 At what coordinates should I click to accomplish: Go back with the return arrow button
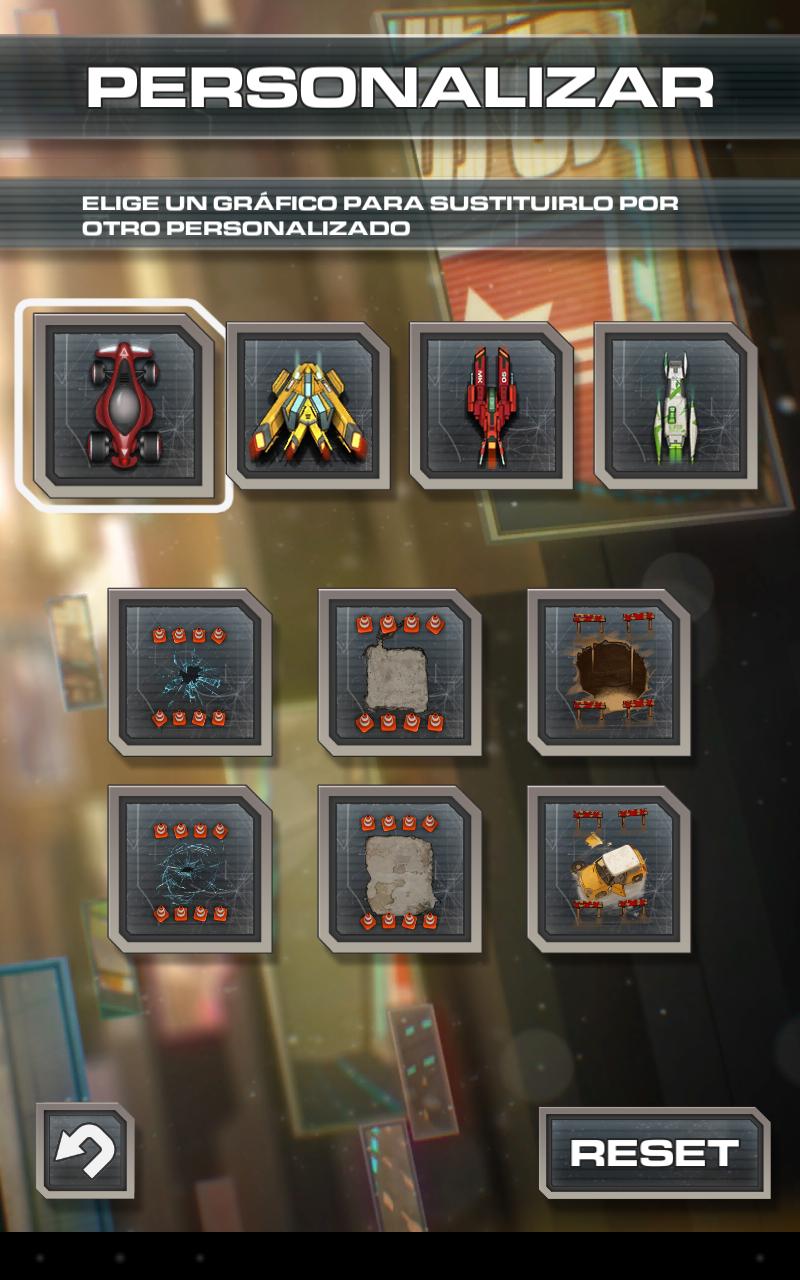[85, 1151]
